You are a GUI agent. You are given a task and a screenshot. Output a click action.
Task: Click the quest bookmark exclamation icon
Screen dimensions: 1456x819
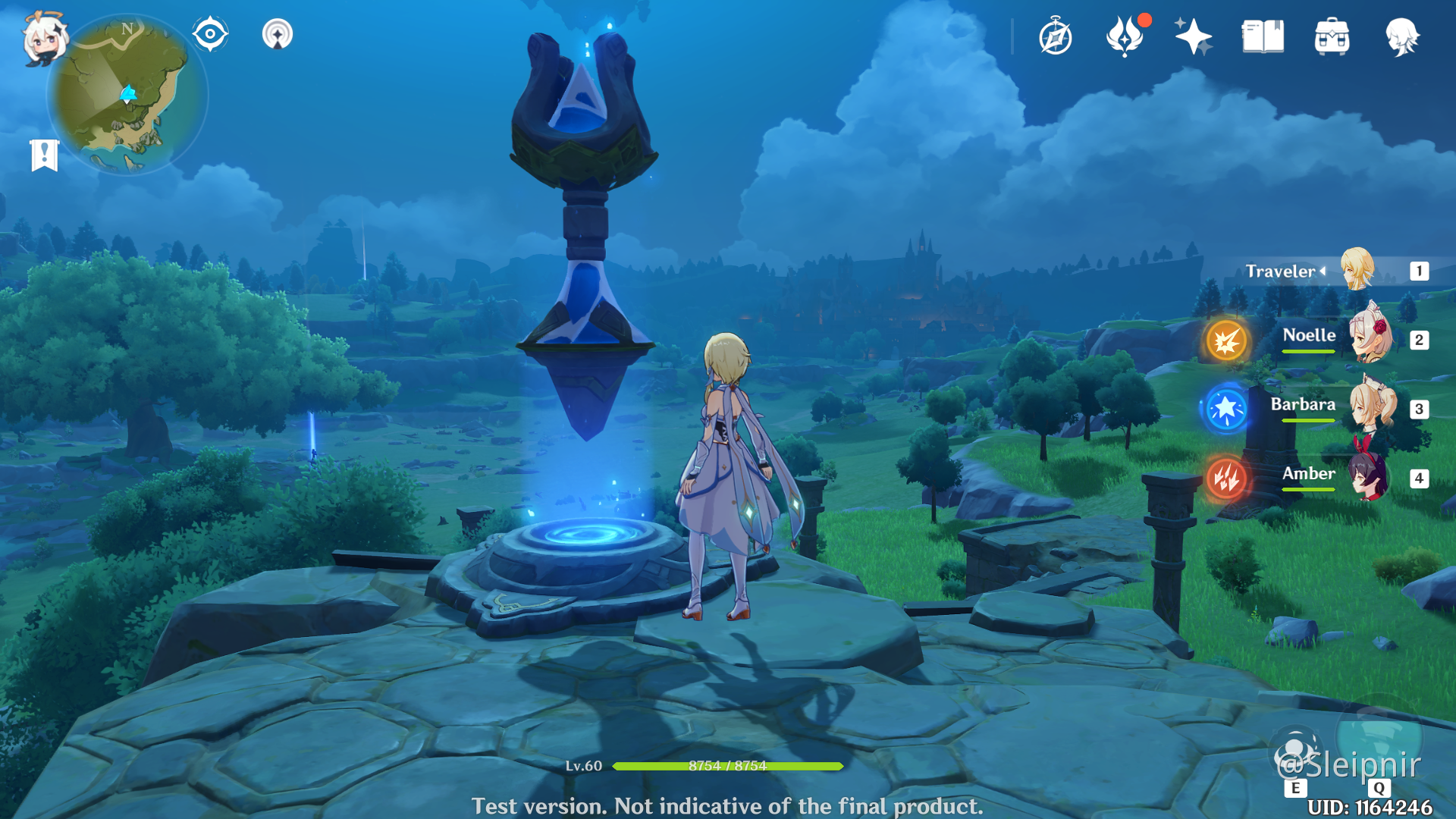pos(45,155)
